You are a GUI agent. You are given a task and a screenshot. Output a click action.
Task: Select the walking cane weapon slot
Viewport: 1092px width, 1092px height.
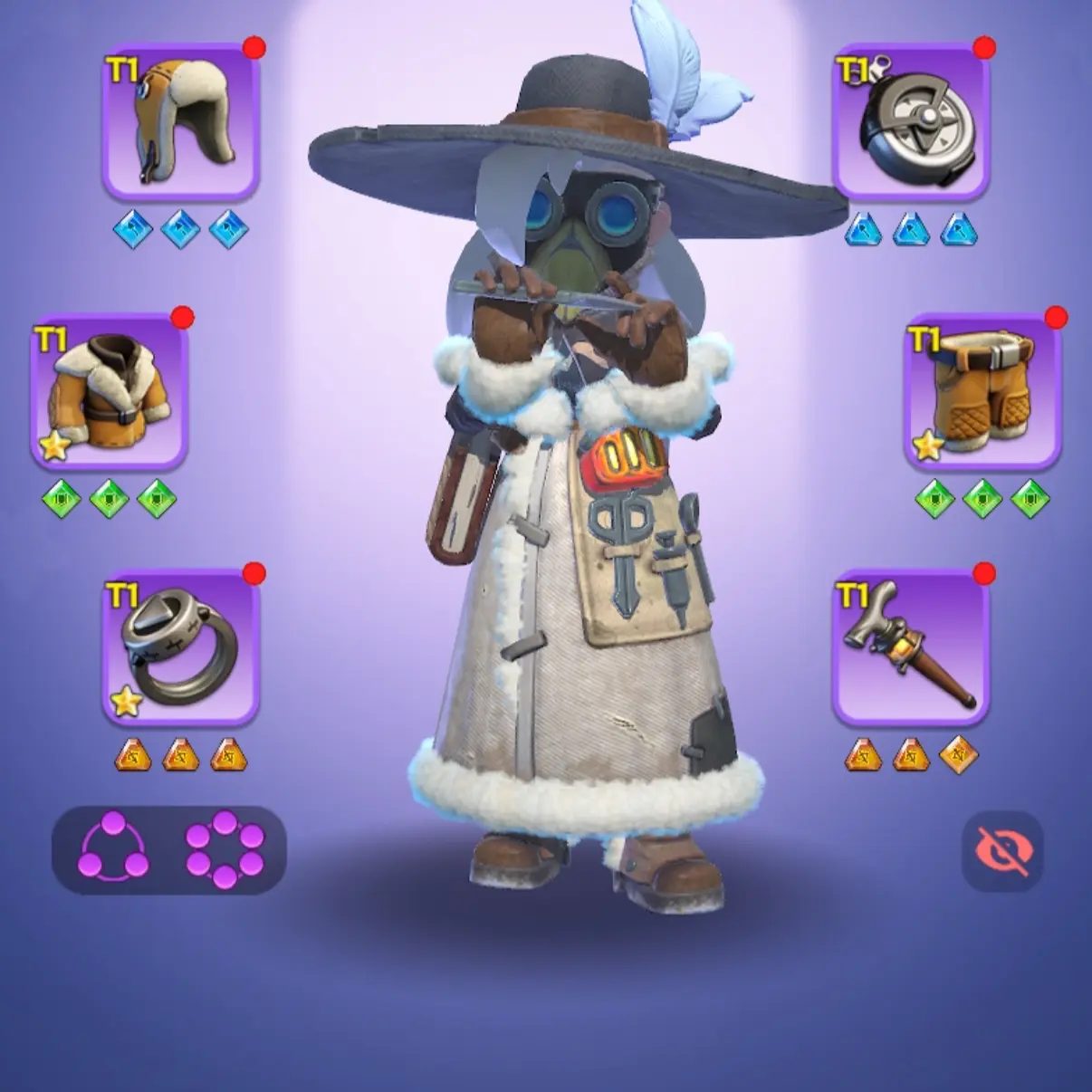click(x=911, y=647)
